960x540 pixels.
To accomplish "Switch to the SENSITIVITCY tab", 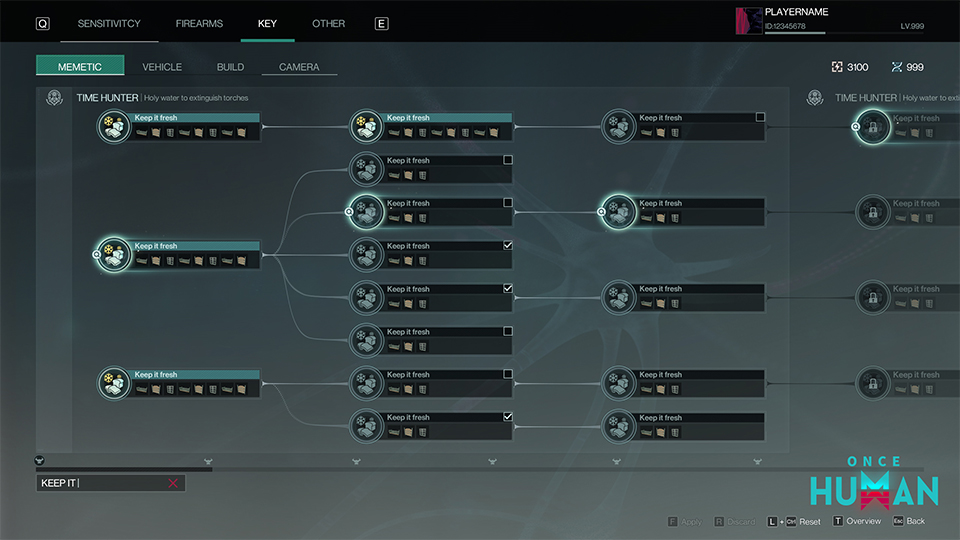I will [109, 23].
